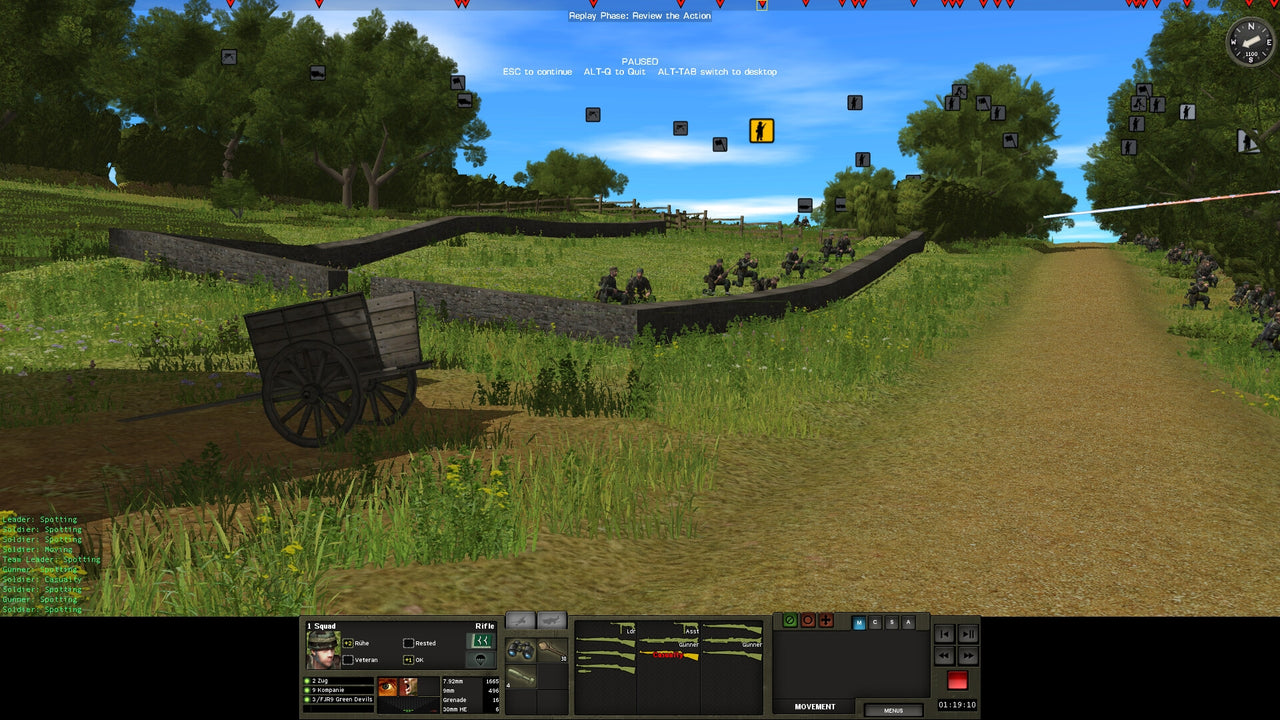This screenshot has height=720, width=1280.
Task: Click the aircraft silhouette icon above the inventory
Action: [521, 621]
